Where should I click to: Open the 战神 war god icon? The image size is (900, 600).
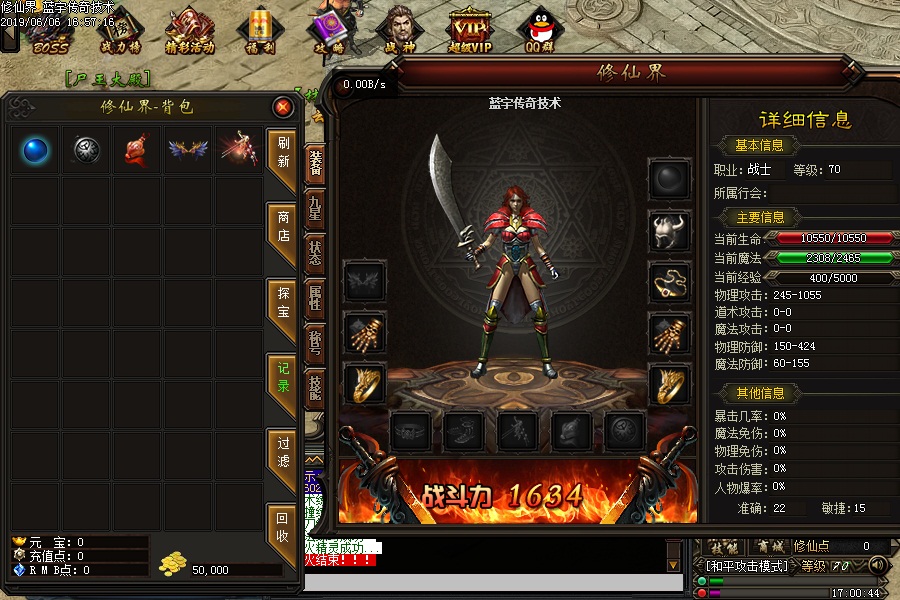click(398, 31)
